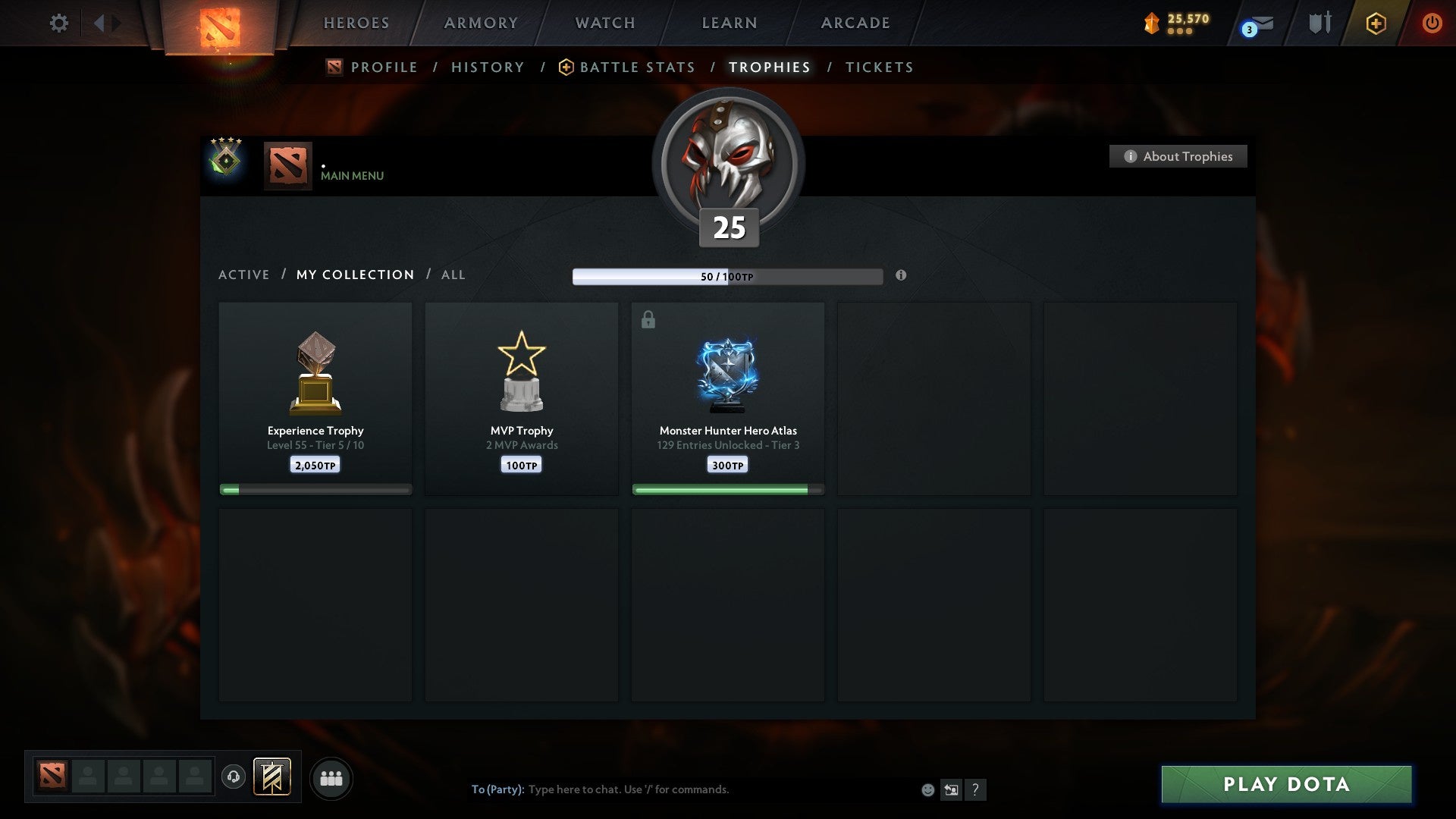Click the 50/100TP progress bar
The image size is (1456, 819).
point(728,276)
